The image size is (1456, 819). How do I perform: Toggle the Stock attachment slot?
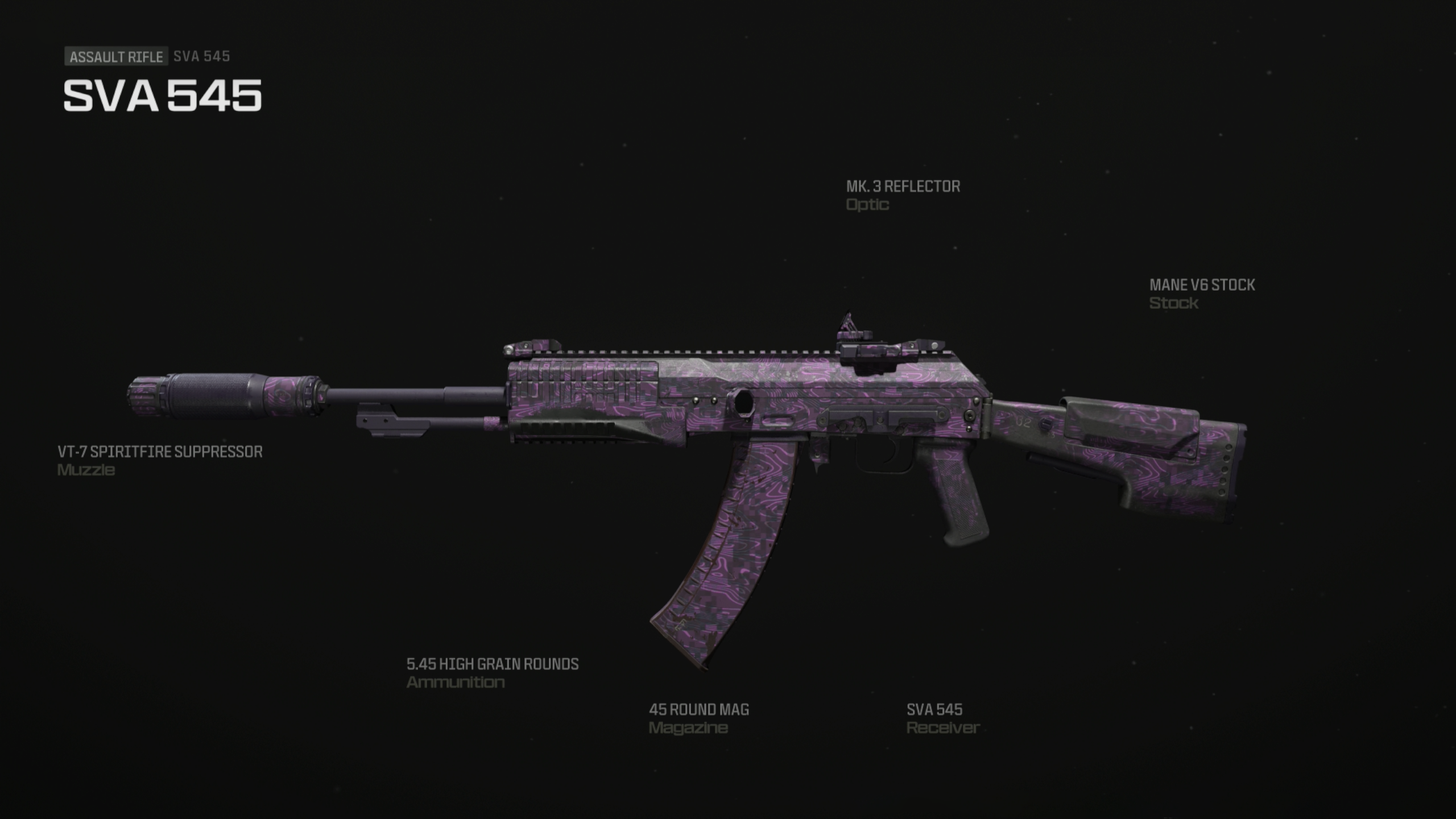[1173, 303]
